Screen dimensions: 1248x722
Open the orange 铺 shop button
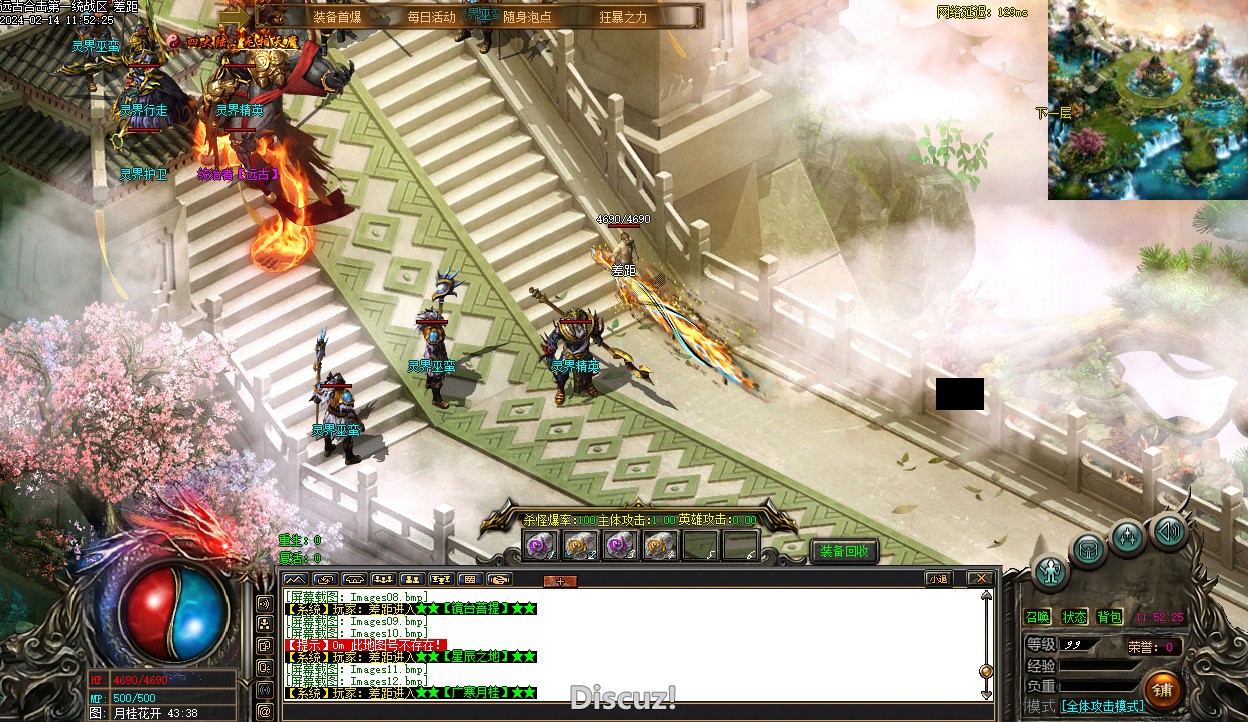click(1162, 689)
